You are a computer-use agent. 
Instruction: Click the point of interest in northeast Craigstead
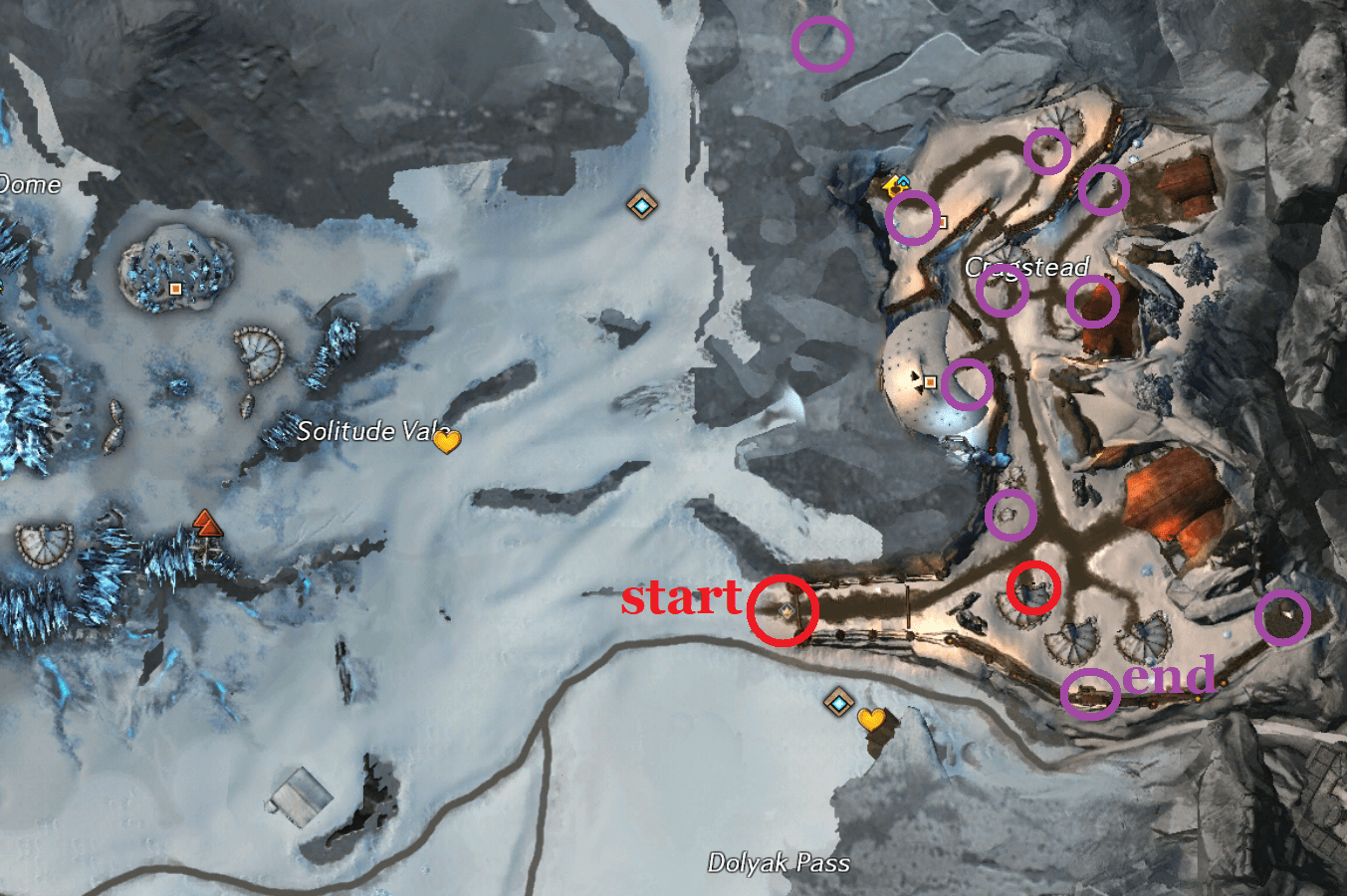point(942,221)
